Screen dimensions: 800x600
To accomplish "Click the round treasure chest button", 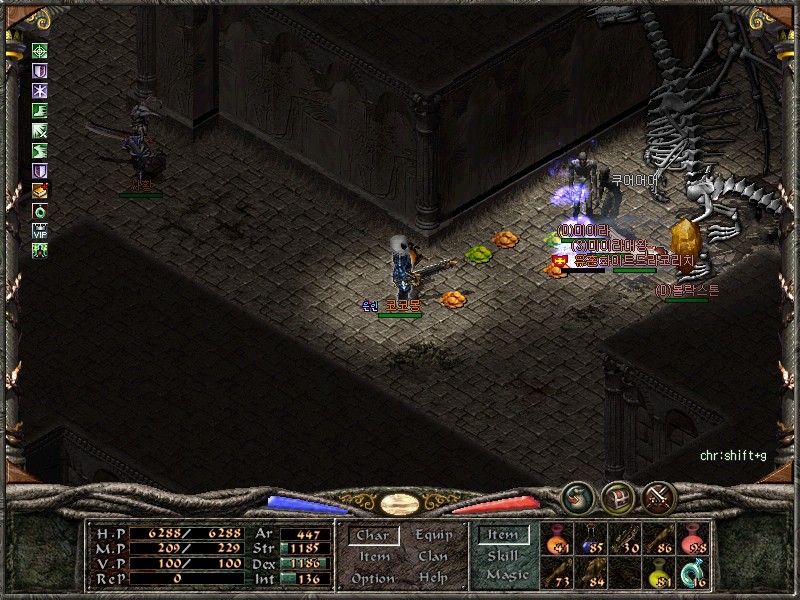I will tap(617, 496).
